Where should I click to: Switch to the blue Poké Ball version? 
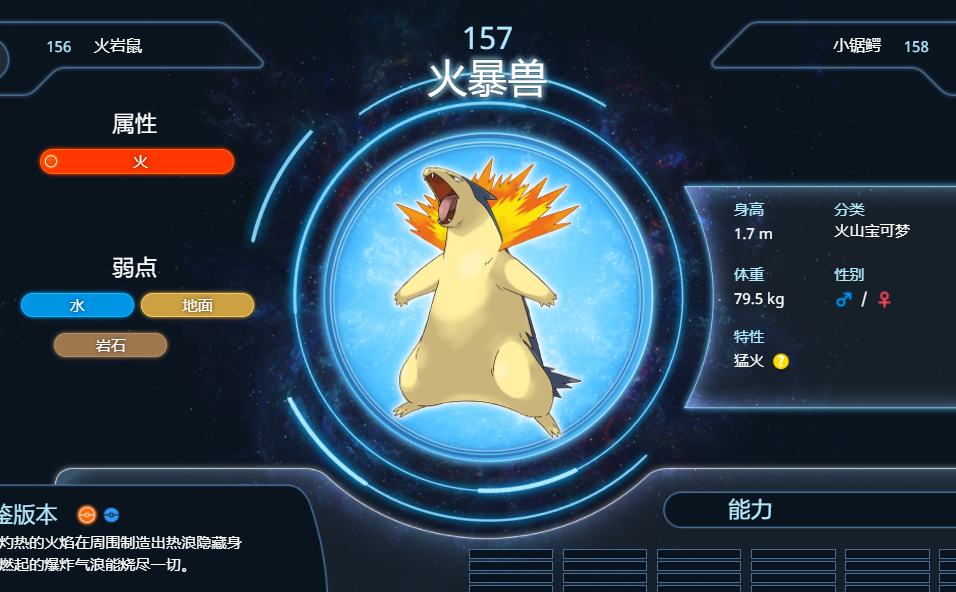point(111,515)
